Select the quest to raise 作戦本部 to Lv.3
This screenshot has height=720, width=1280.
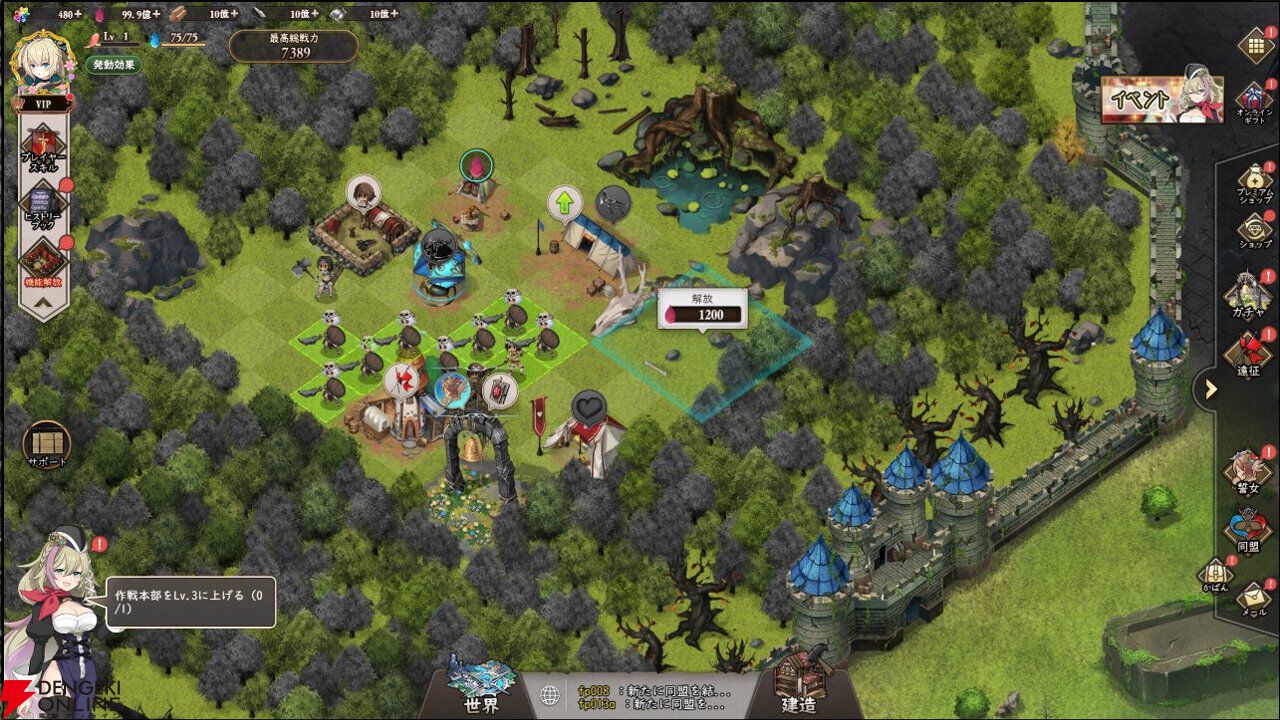tap(190, 602)
